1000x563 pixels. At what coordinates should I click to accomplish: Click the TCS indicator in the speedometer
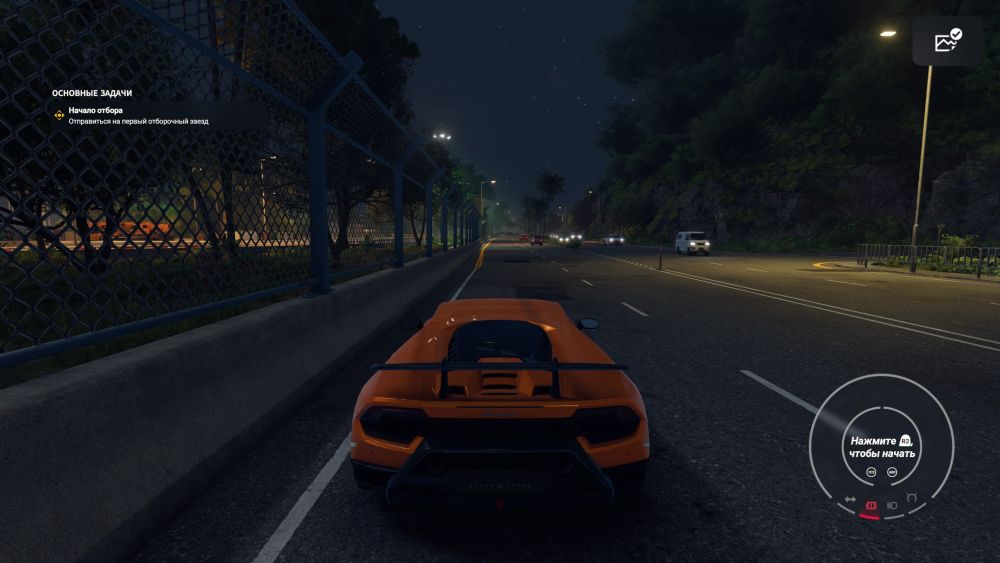click(870, 472)
